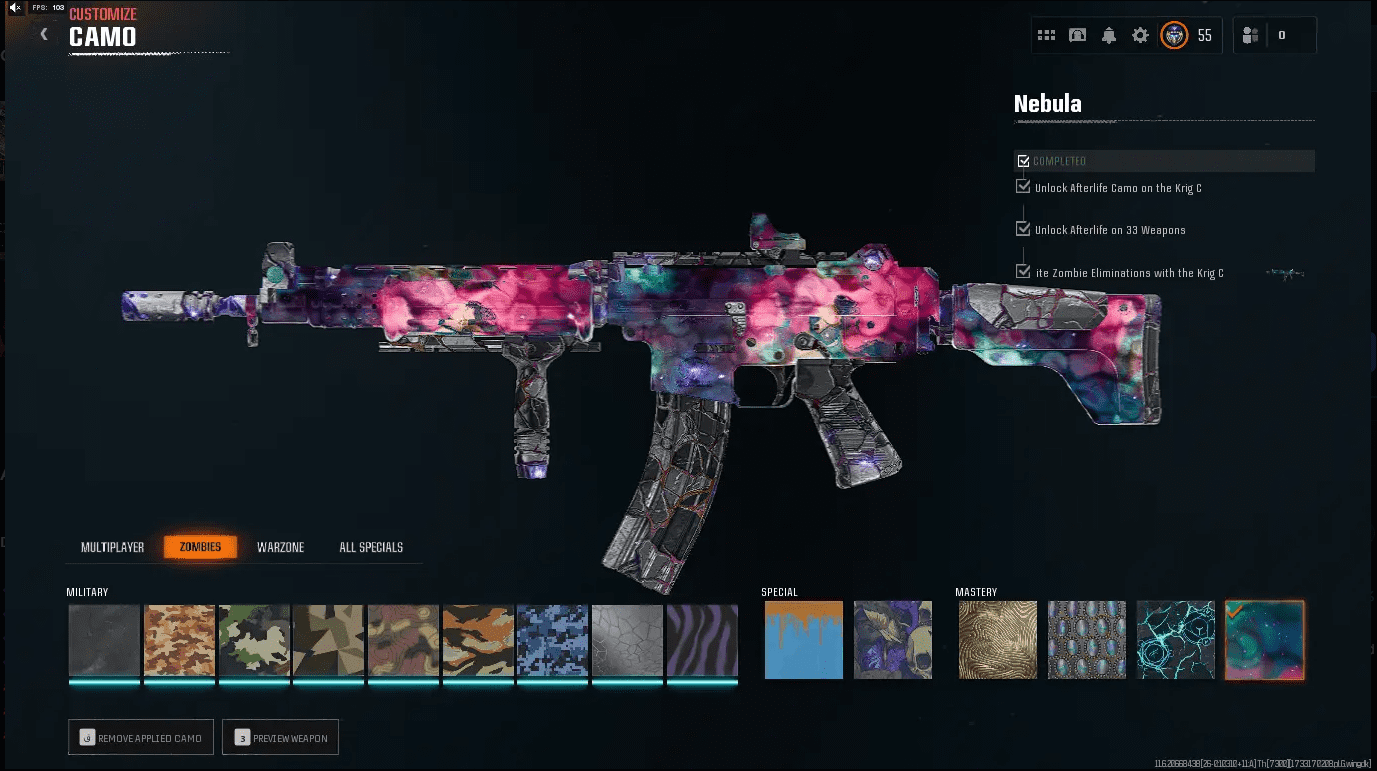Screen dimensions: 1377x771
Task: Select the blue and orange drip special camo
Action: [x=803, y=640]
